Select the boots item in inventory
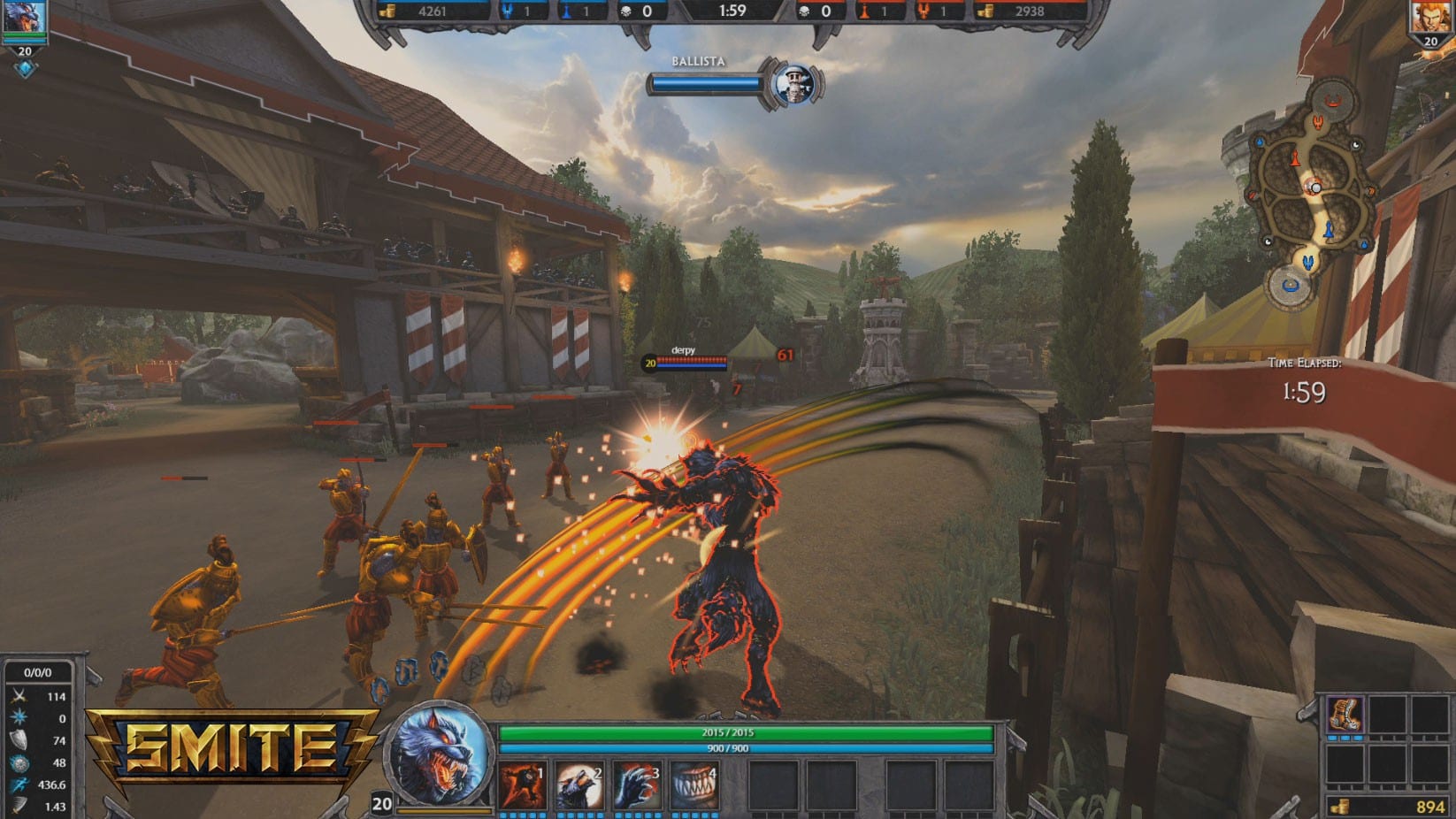Viewport: 1456px width, 819px height. (1345, 715)
